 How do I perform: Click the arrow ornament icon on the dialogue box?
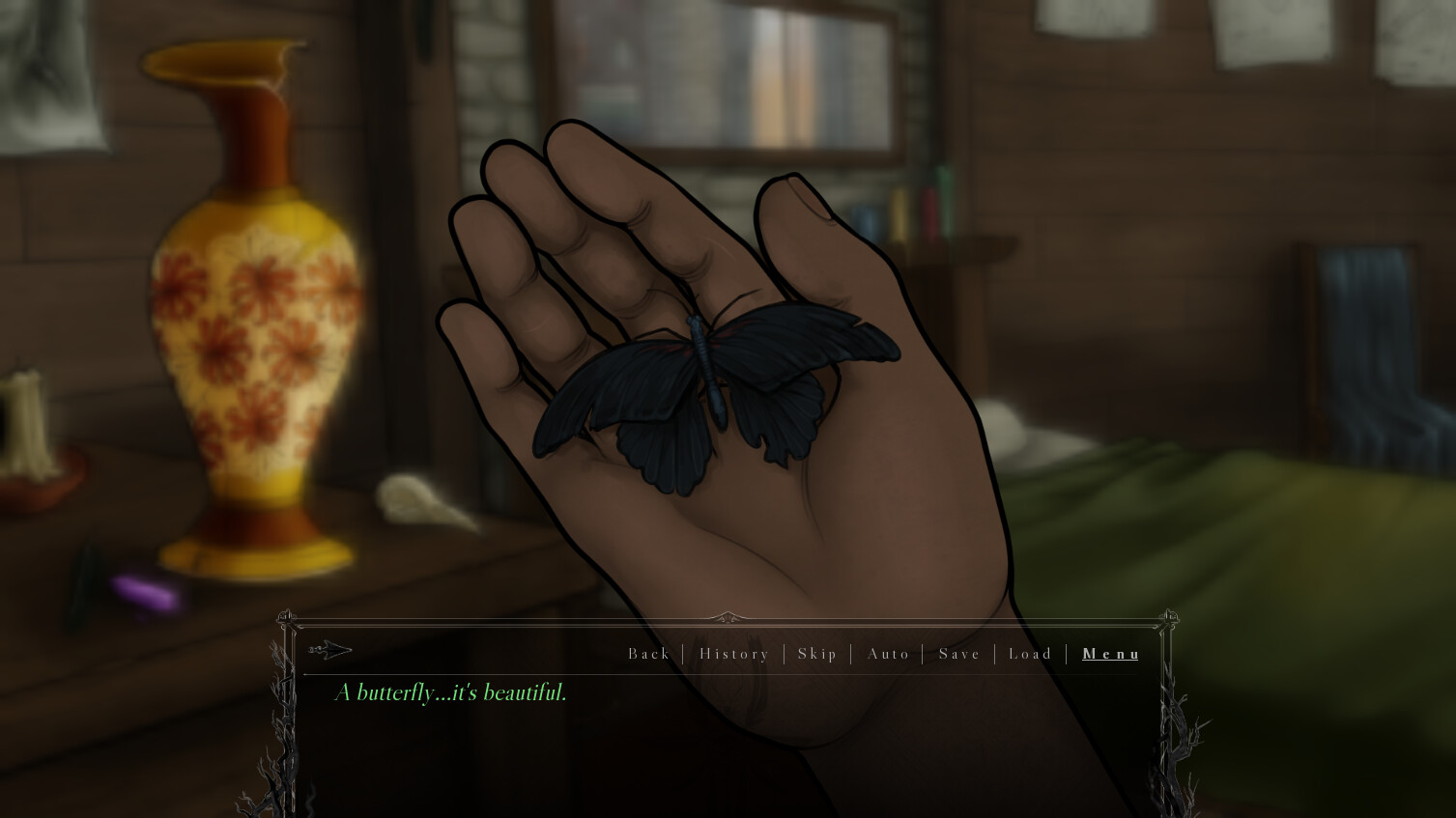click(x=332, y=650)
